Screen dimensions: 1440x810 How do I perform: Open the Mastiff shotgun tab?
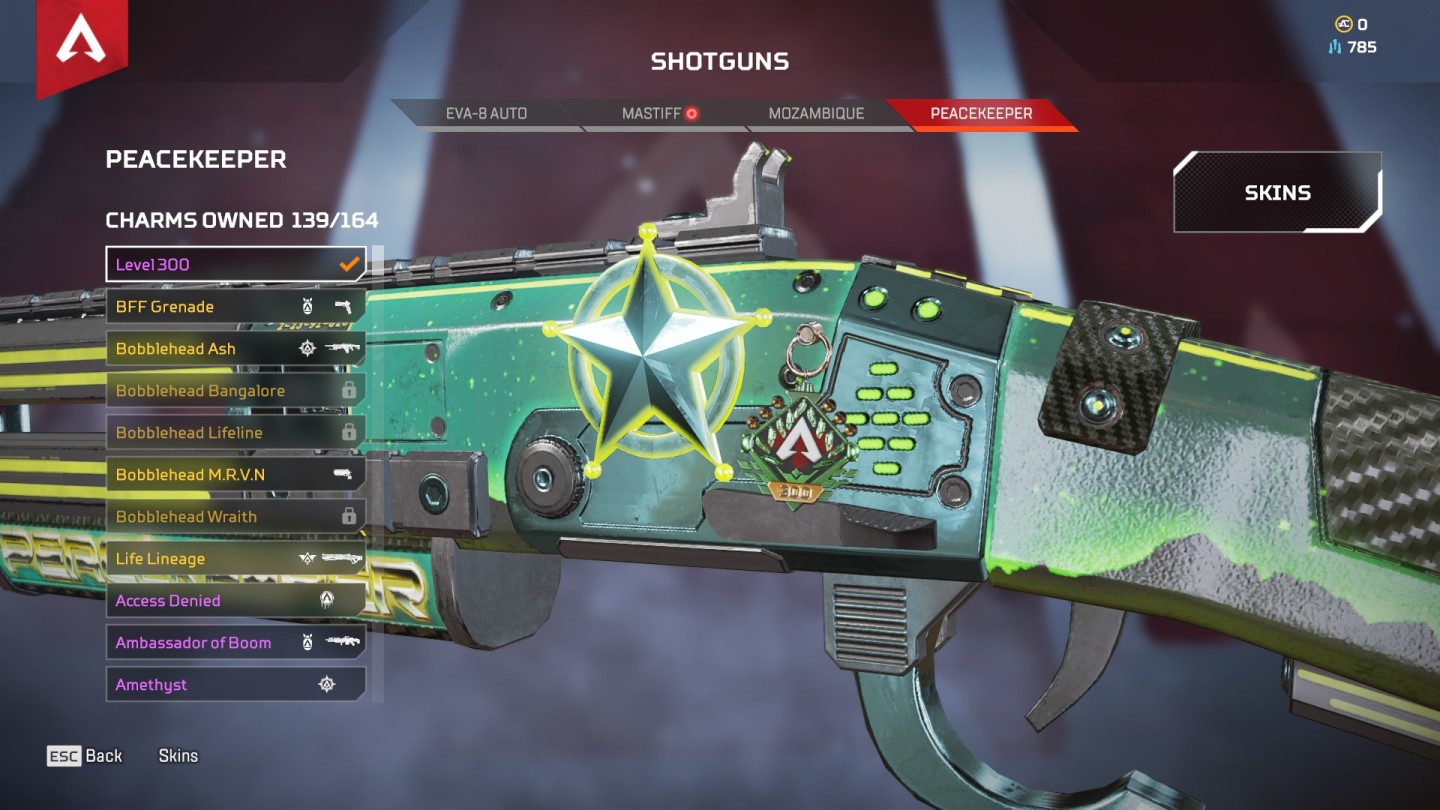659,114
